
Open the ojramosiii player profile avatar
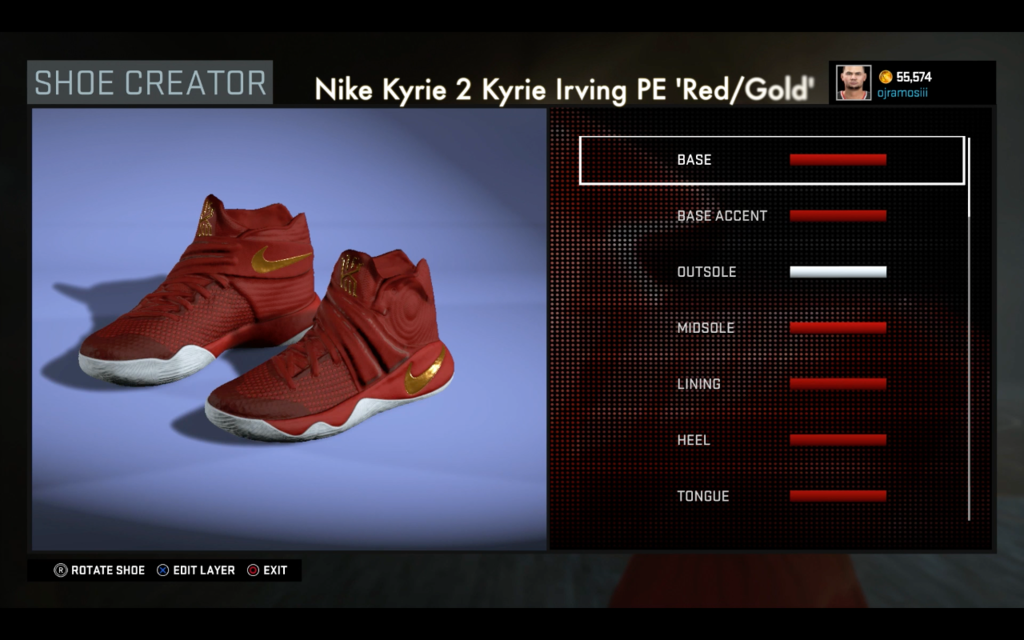[854, 83]
